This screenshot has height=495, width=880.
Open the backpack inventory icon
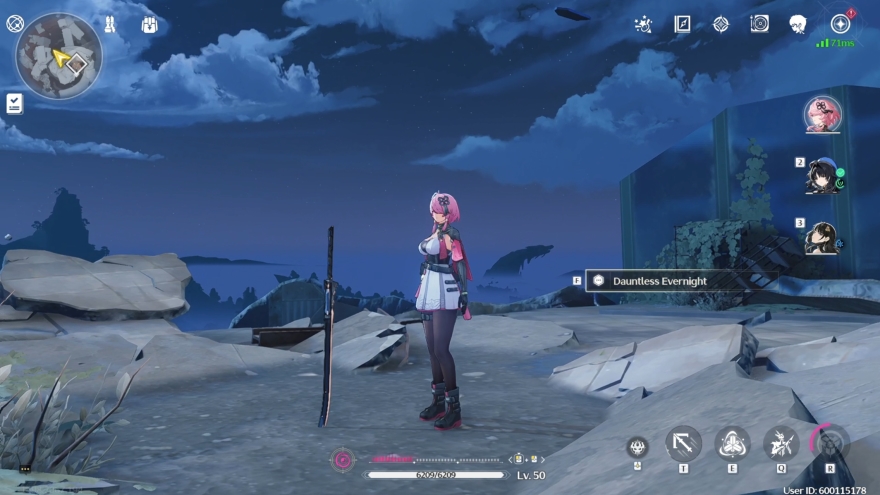(x=150, y=24)
